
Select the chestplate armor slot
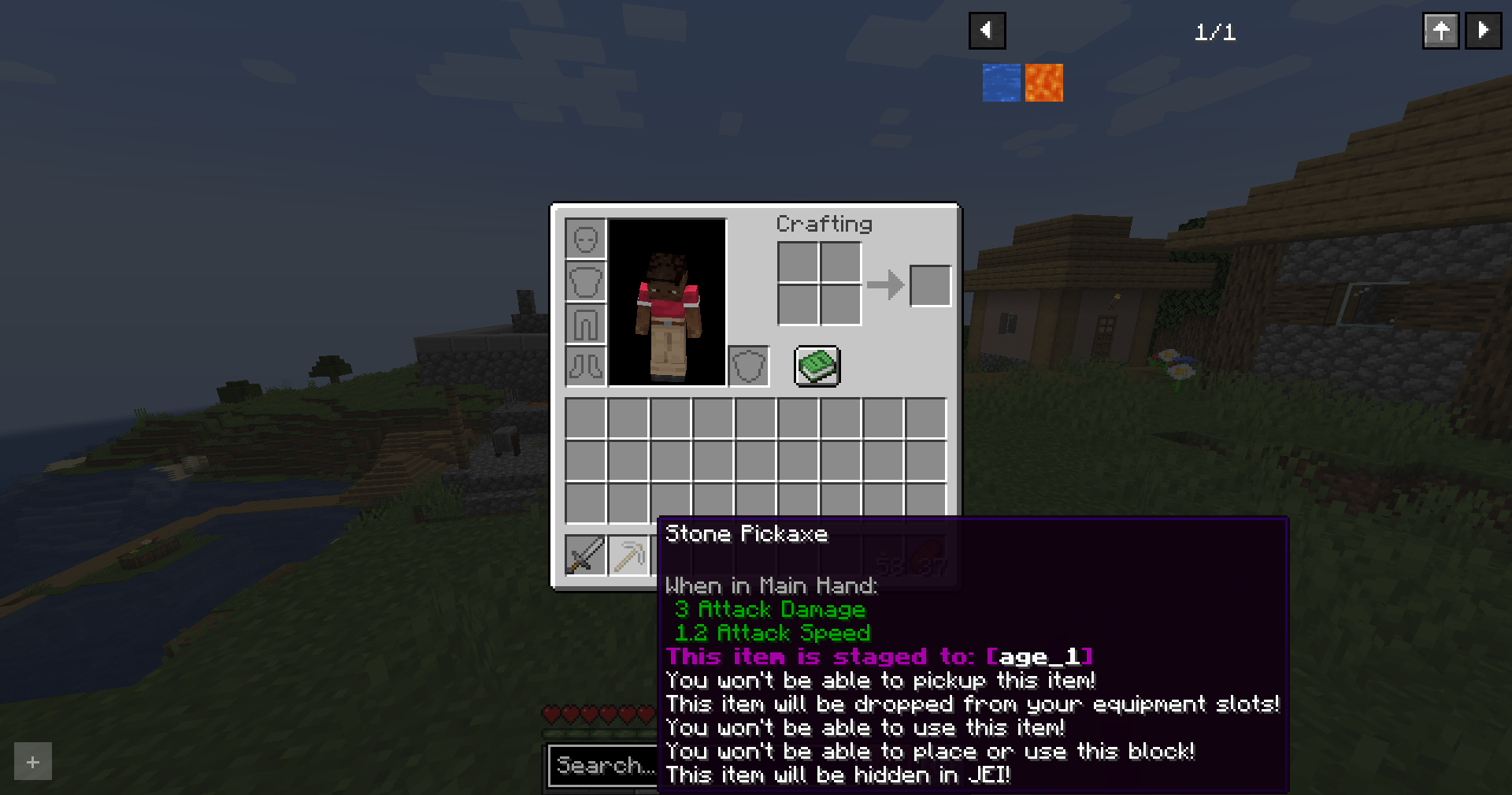point(586,281)
